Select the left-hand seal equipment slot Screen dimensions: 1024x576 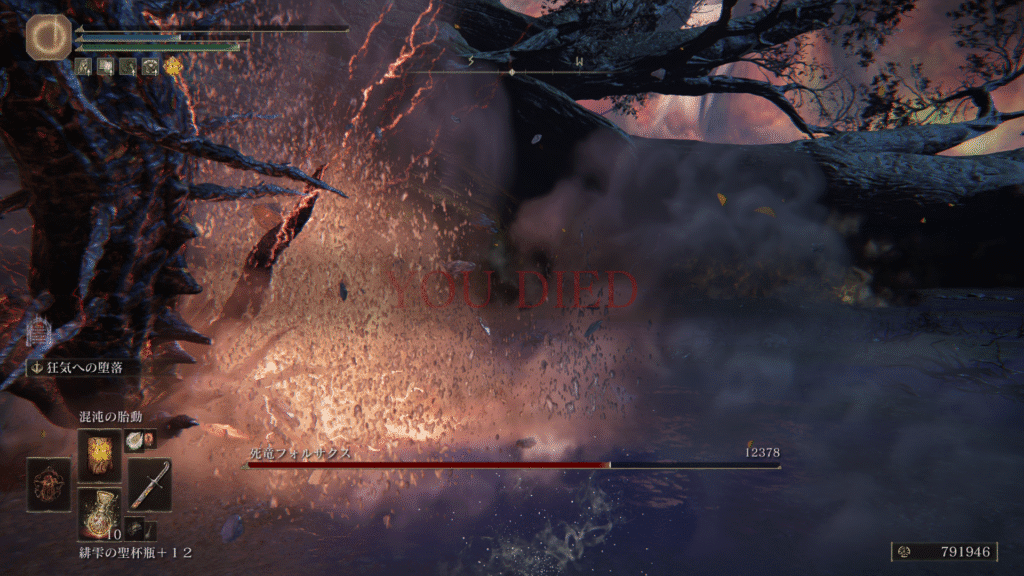click(x=48, y=485)
